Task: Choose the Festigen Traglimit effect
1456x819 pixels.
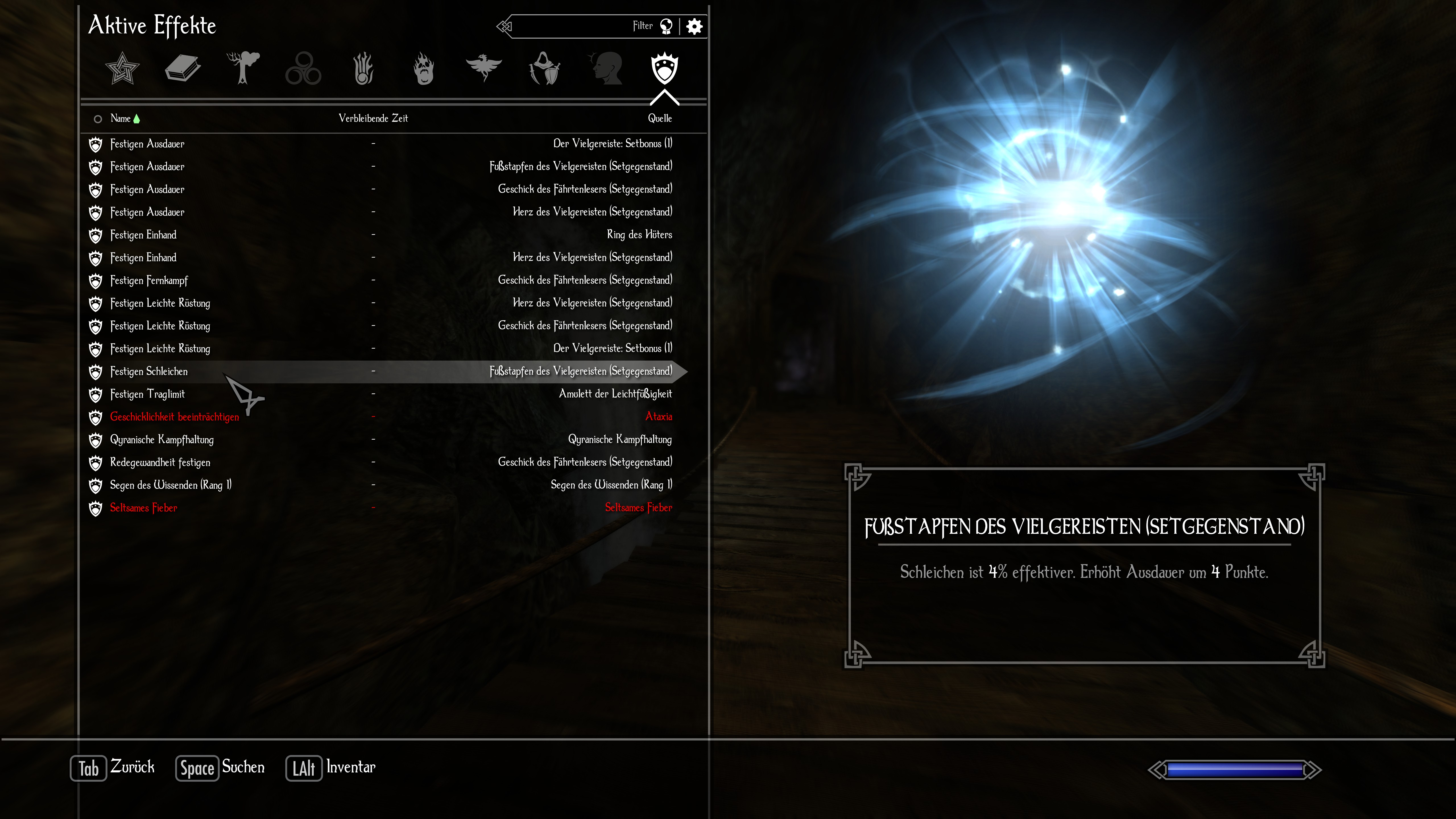Action: tap(147, 394)
